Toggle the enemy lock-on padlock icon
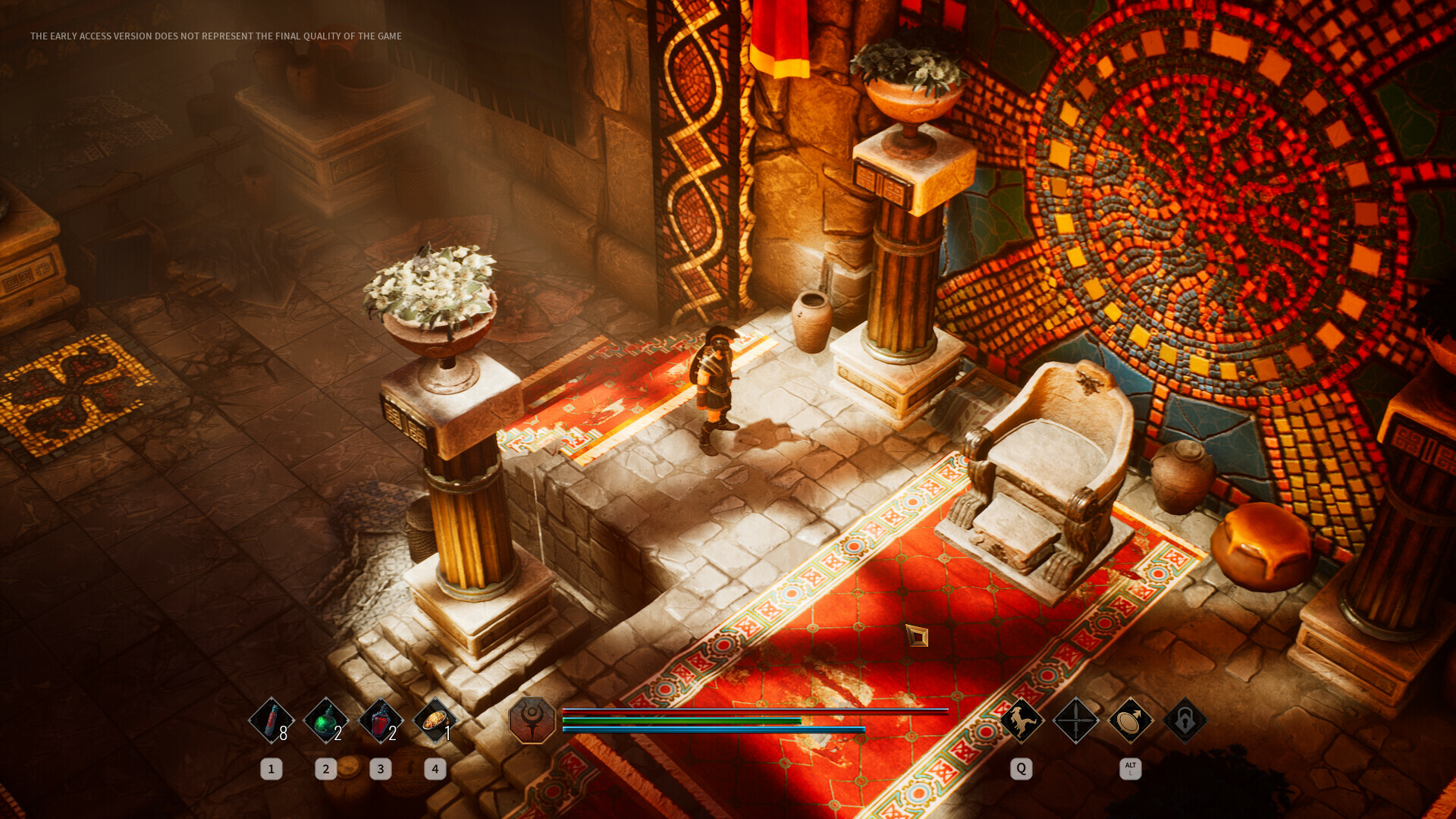The width and height of the screenshot is (1456, 819). (1184, 722)
